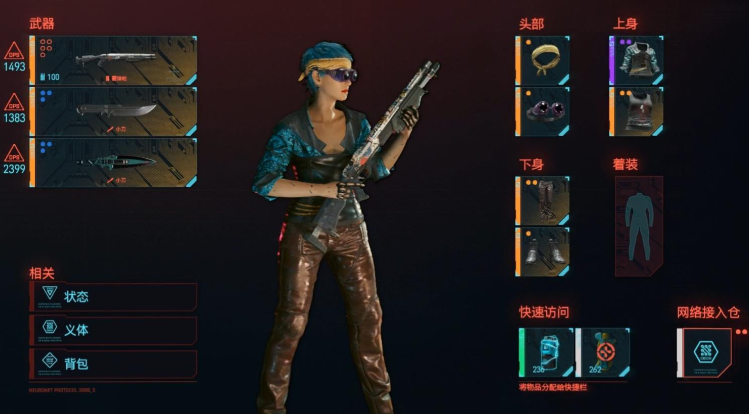
Task: Select the boots footwear slot
Action: pos(544,249)
